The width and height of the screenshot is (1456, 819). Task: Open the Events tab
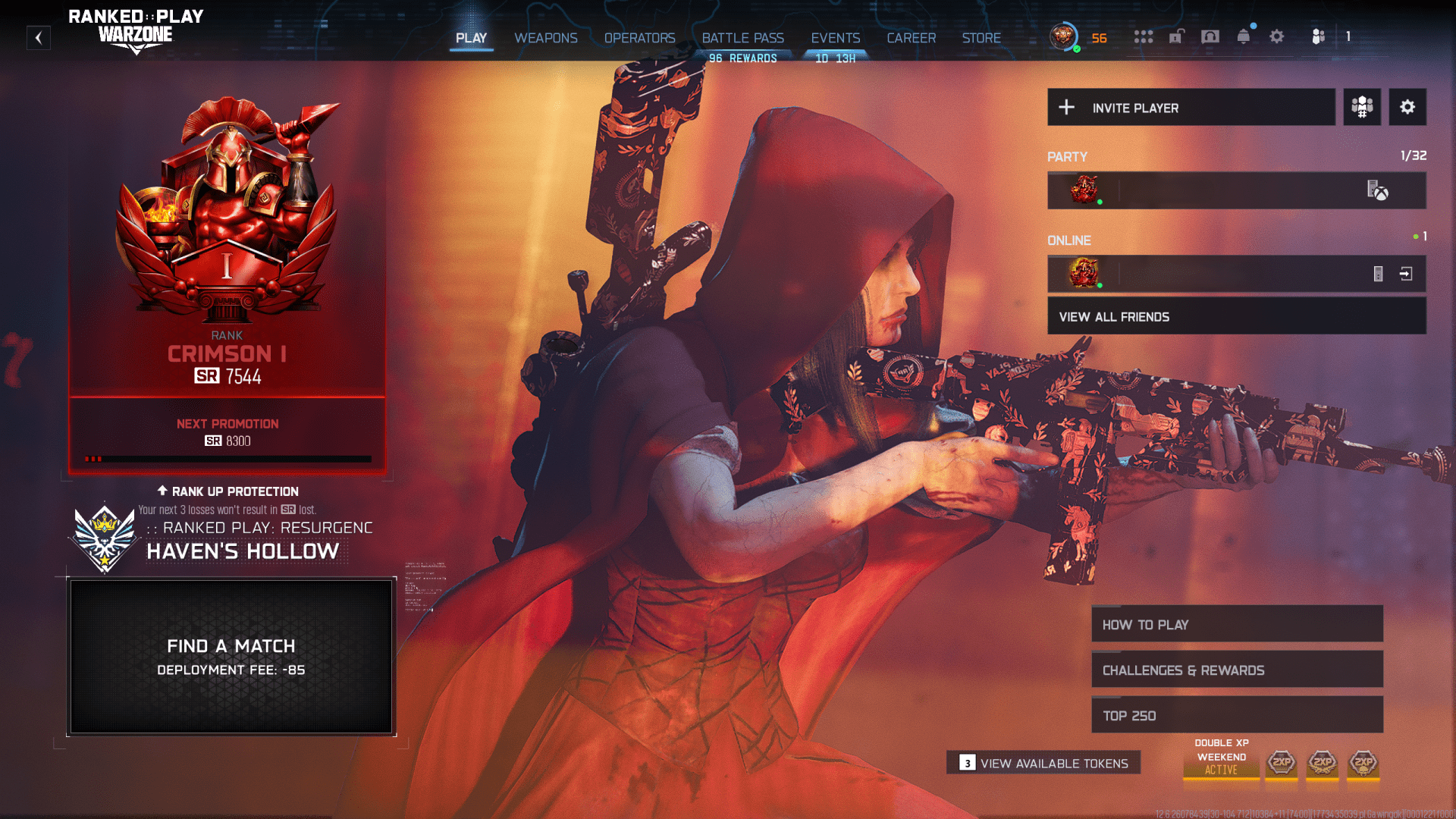835,38
